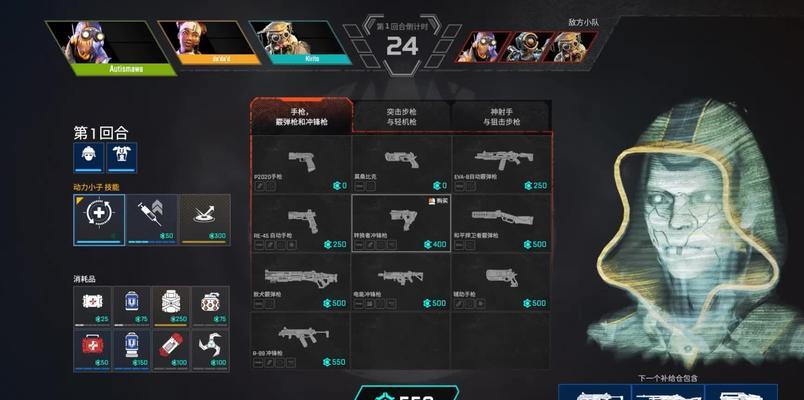Choose the R-99 SMG for 550

pos(301,341)
